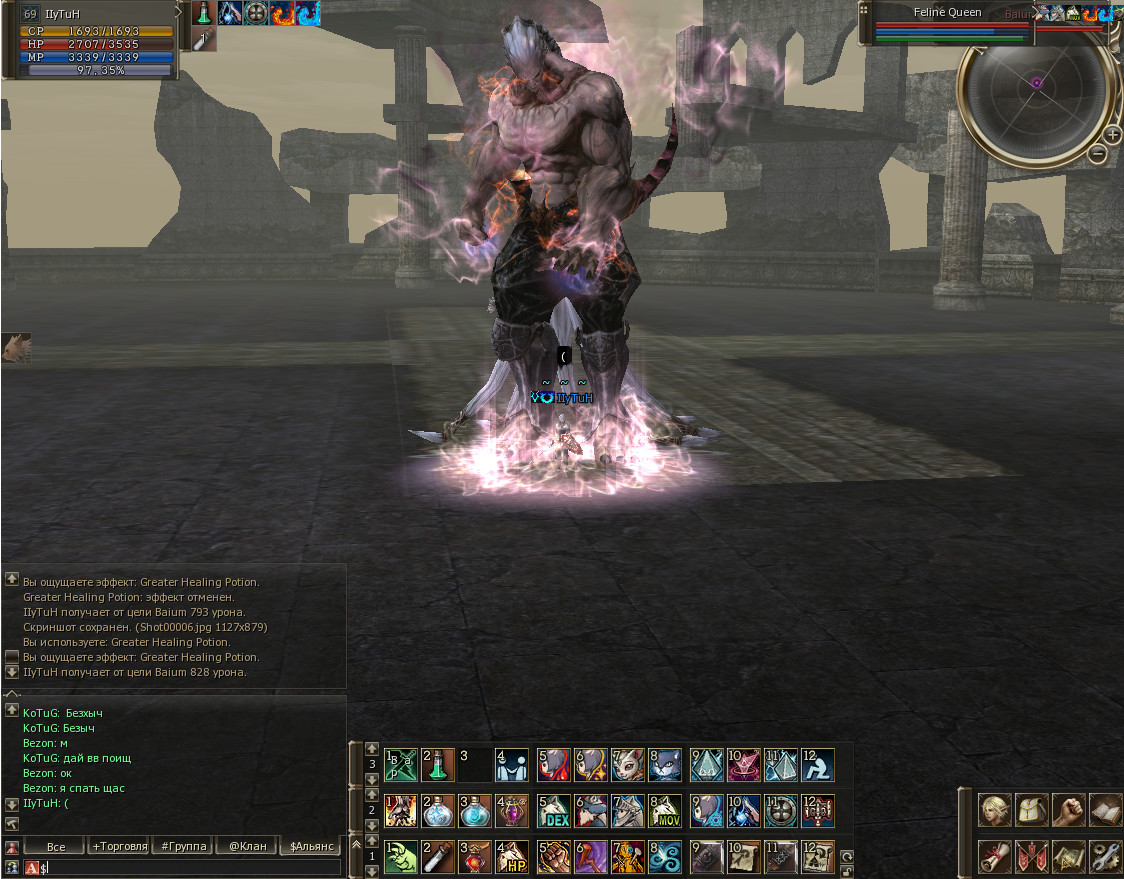Image resolution: width=1124 pixels, height=879 pixels.
Task: Open the character status face icon
Action: 995,810
